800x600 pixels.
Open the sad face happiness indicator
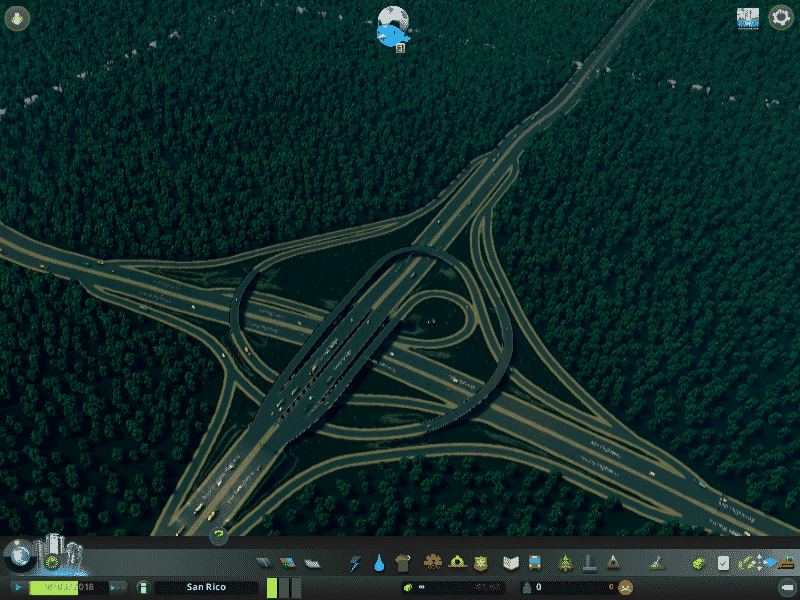626,588
